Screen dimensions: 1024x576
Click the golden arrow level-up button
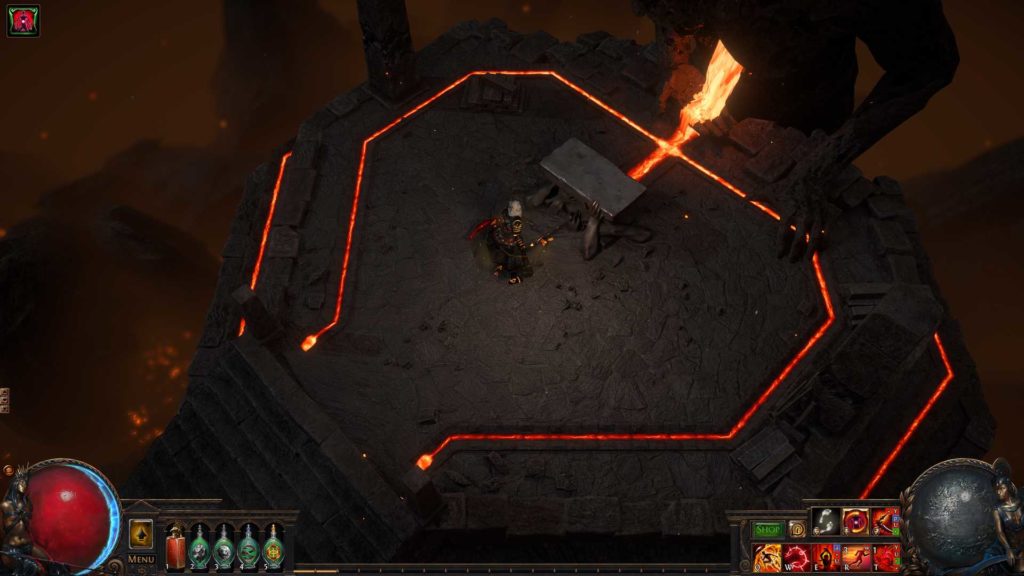pyautogui.click(x=141, y=533)
